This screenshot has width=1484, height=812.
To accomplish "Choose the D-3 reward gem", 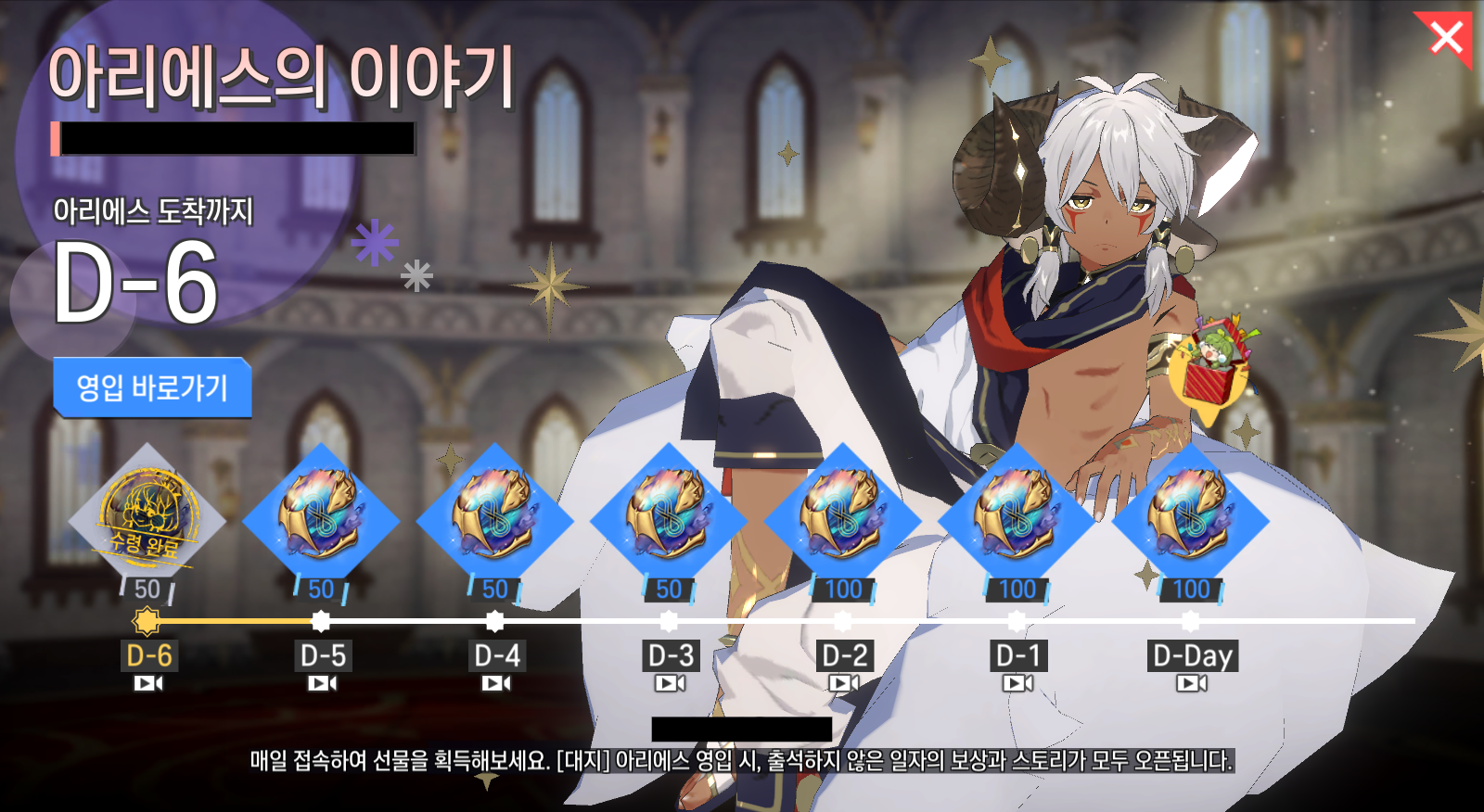I will click(669, 519).
